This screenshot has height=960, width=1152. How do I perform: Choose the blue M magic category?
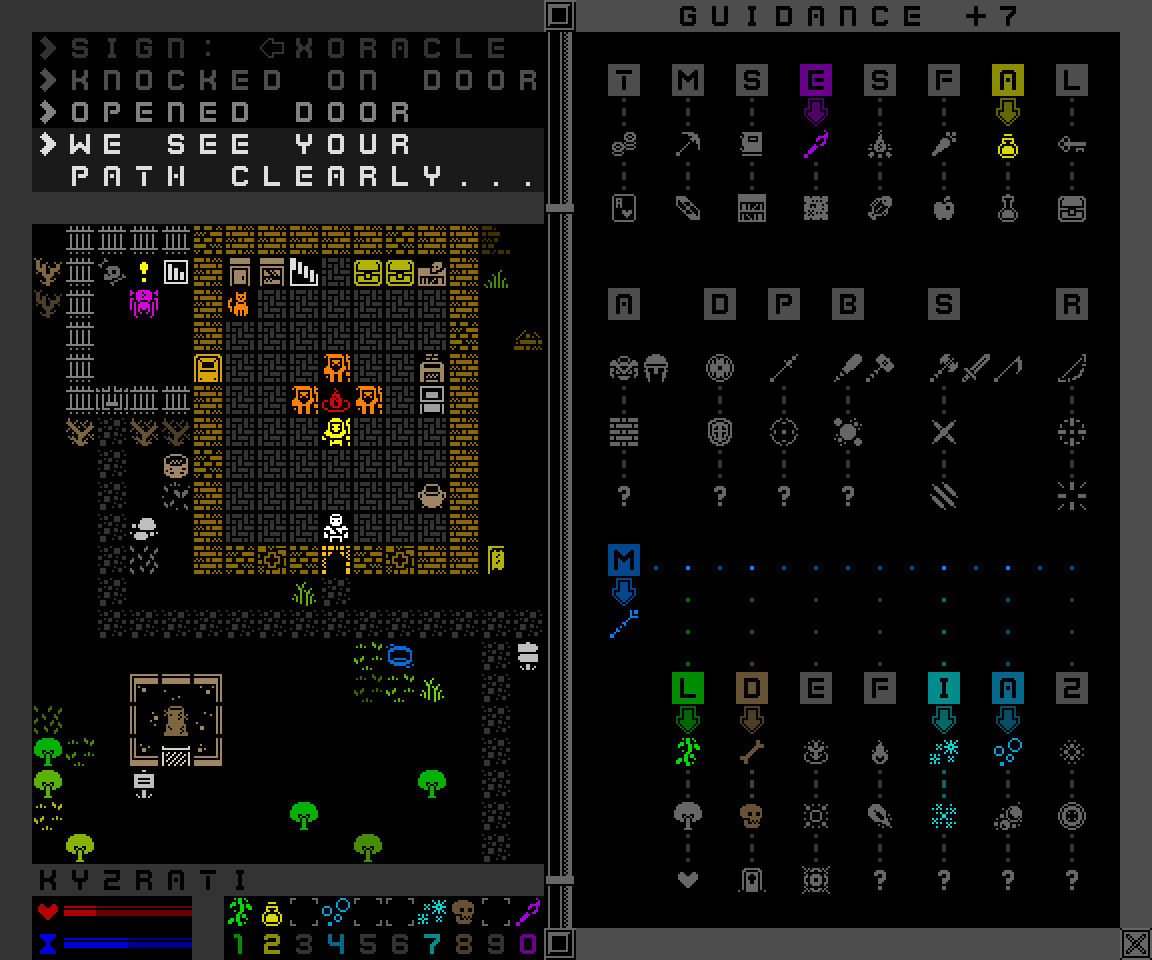[623, 561]
